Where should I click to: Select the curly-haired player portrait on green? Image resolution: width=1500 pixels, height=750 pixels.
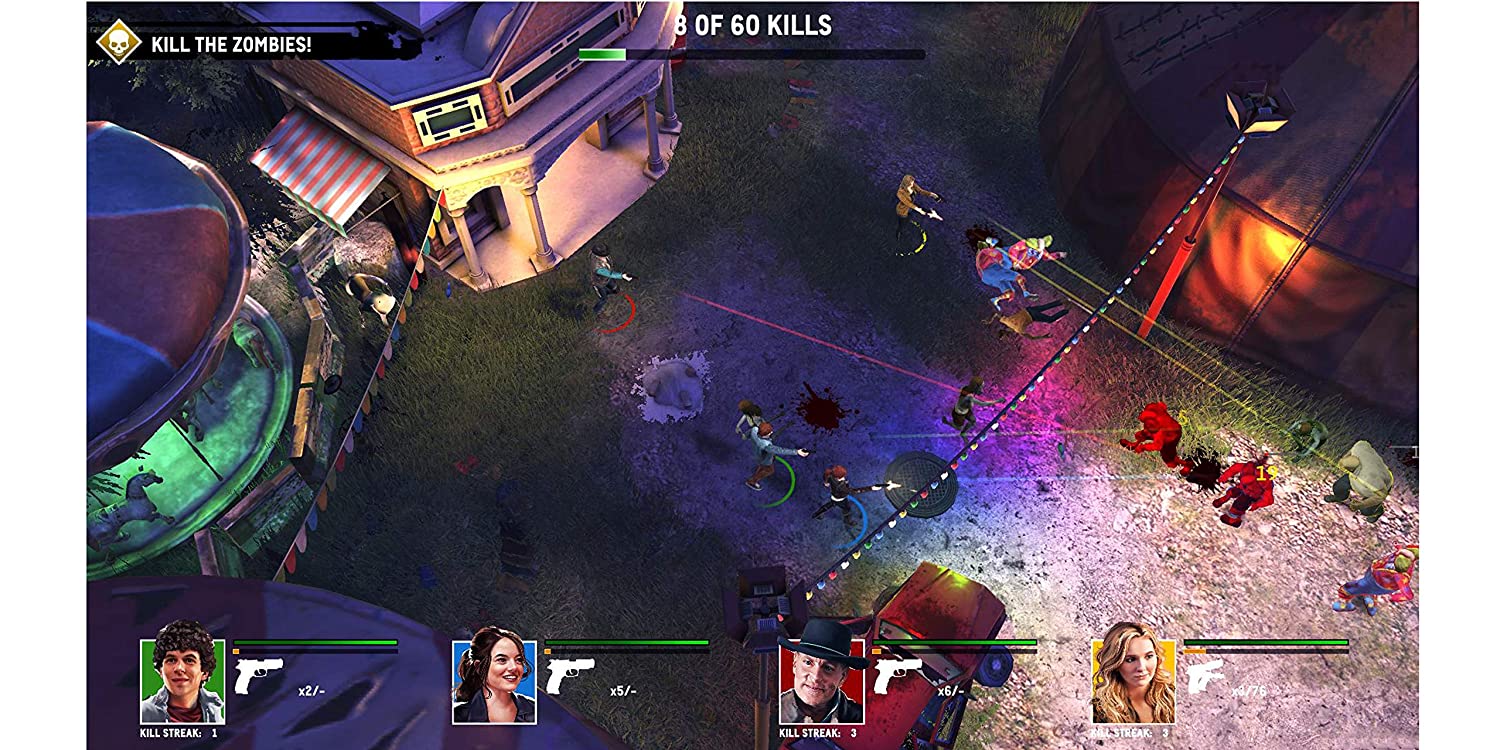182,681
